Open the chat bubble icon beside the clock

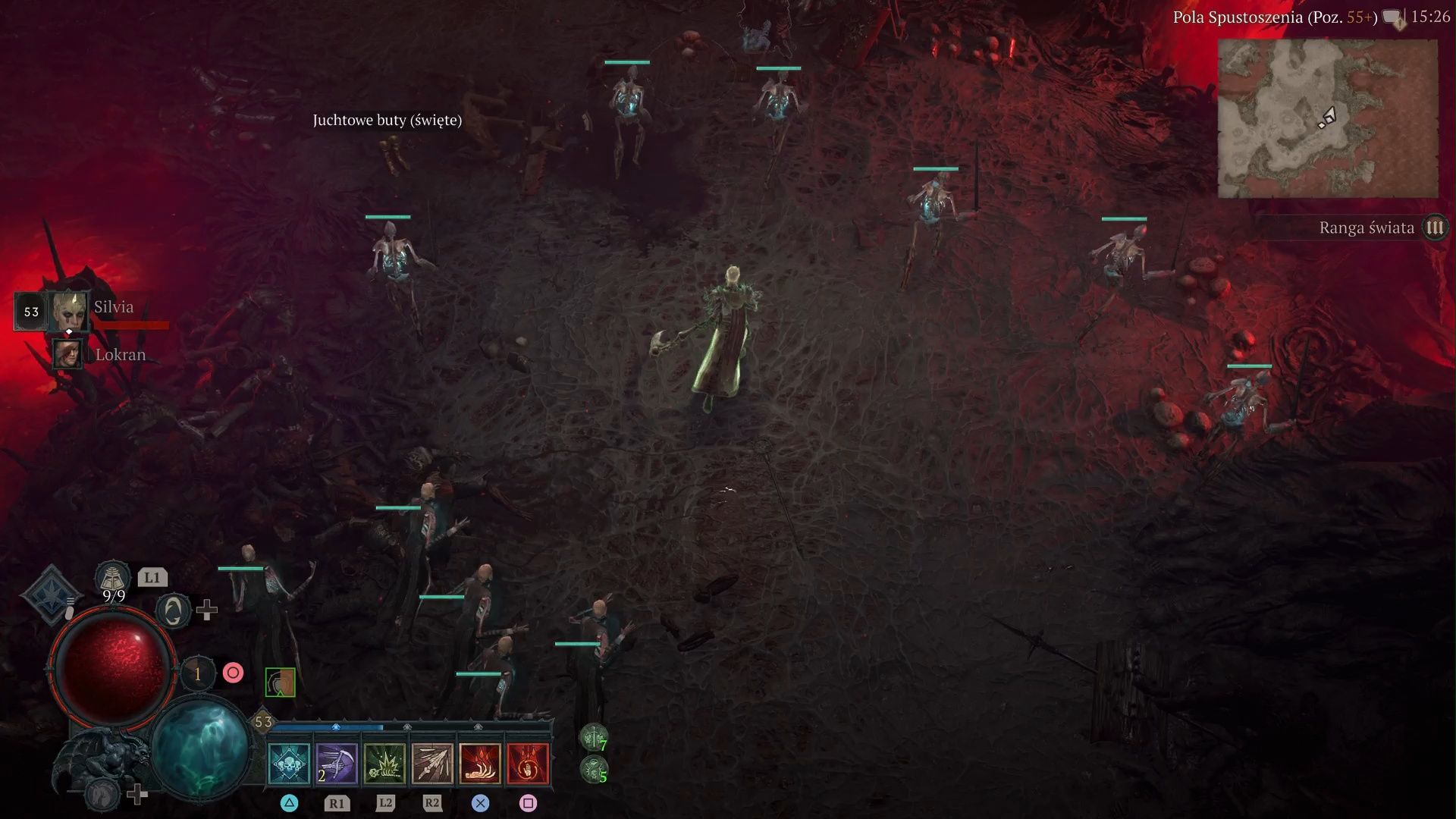1392,17
